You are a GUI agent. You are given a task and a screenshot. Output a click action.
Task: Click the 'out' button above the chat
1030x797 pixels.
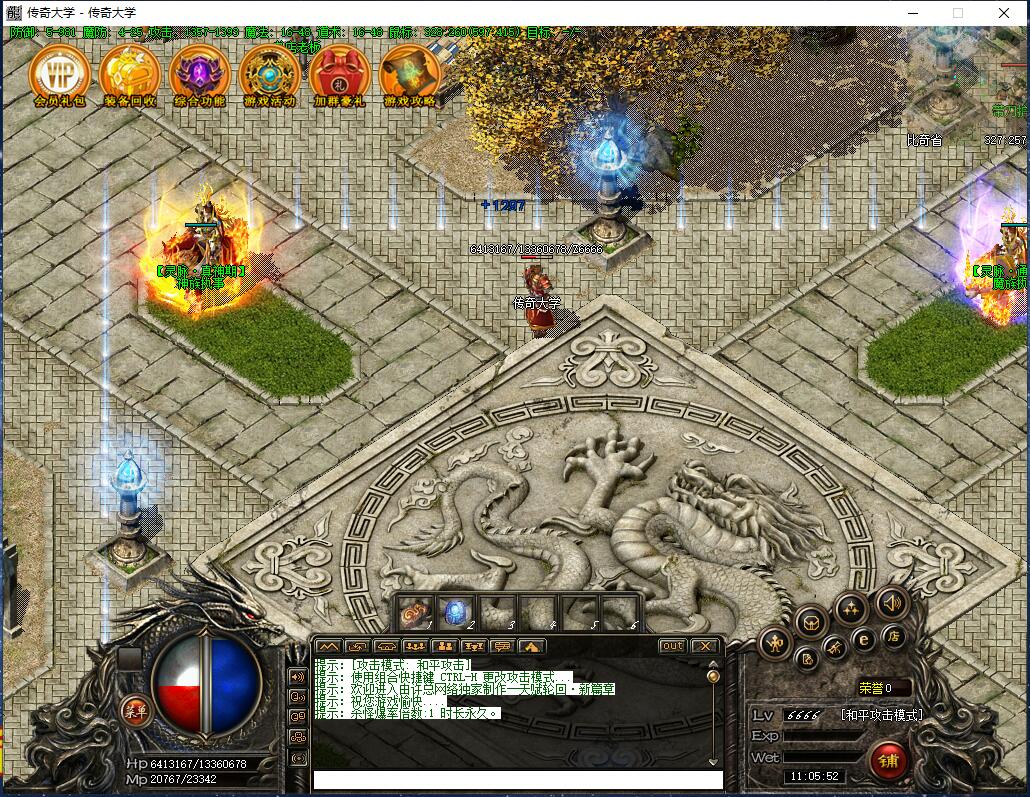[673, 646]
